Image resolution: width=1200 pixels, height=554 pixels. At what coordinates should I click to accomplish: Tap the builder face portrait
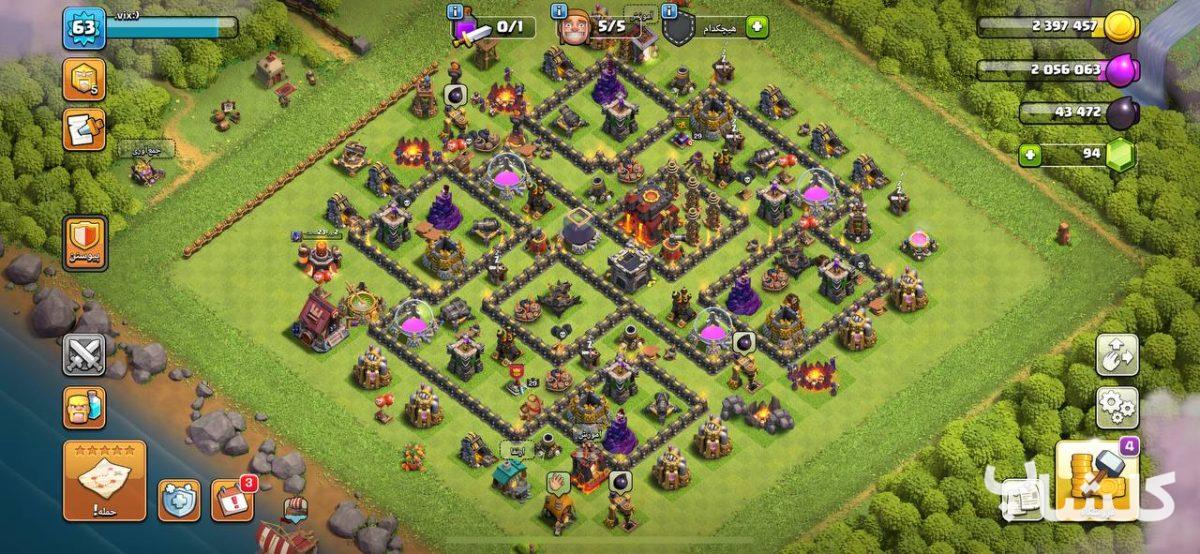574,28
